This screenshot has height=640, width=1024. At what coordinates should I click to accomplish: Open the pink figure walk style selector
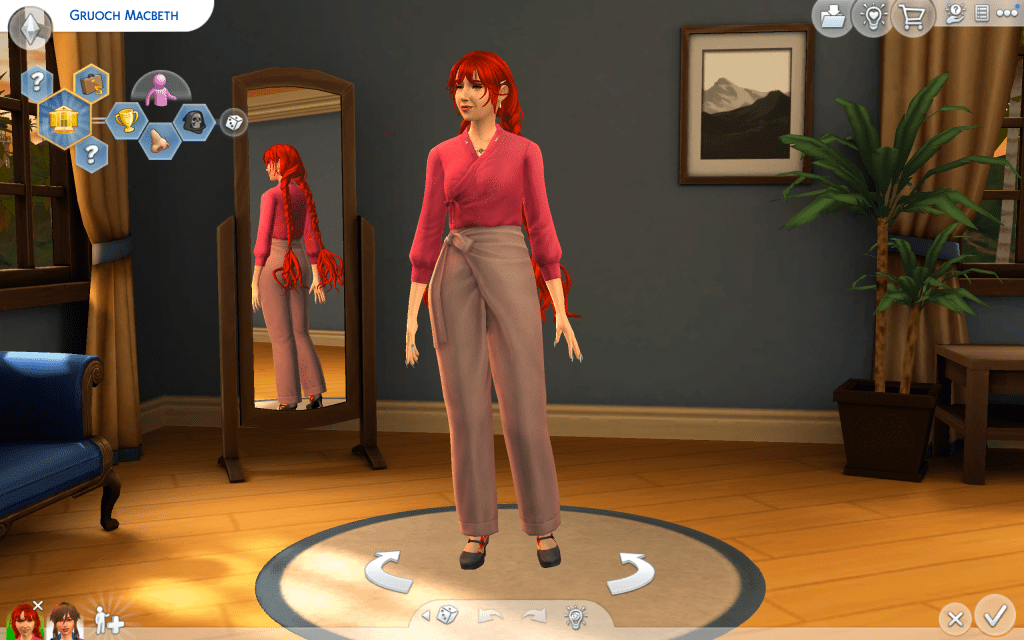click(x=160, y=90)
